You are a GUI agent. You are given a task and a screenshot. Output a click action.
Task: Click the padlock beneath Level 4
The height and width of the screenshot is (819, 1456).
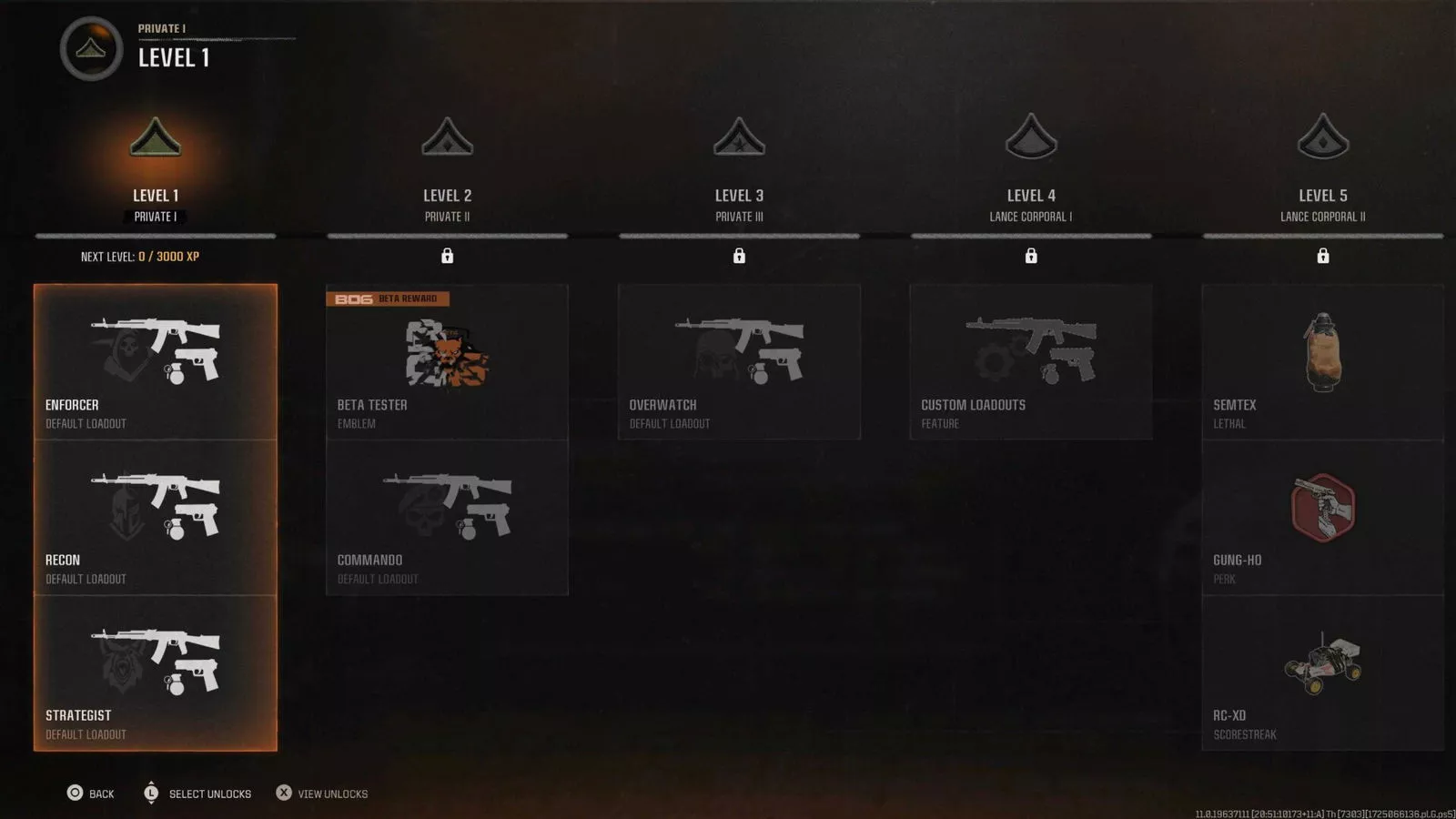1031,256
